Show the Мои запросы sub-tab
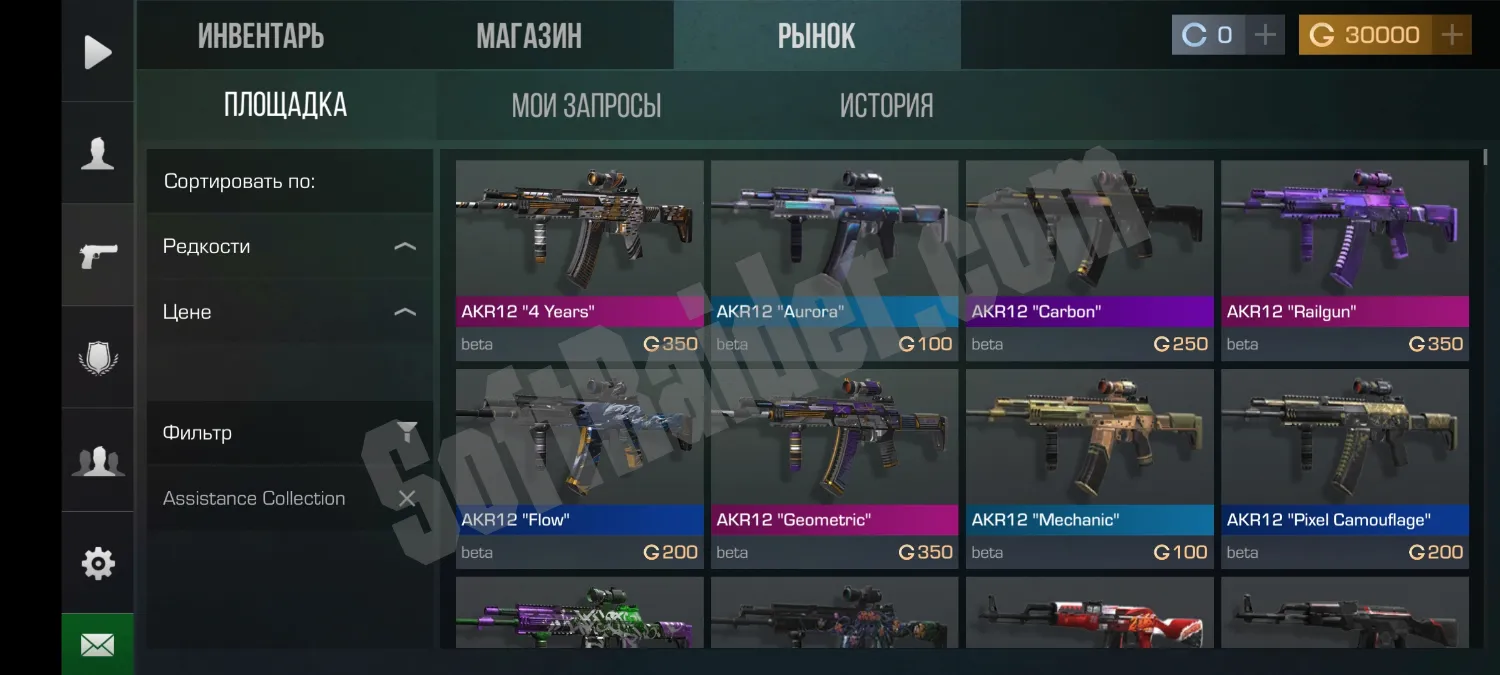This screenshot has width=1500, height=675. 586,105
